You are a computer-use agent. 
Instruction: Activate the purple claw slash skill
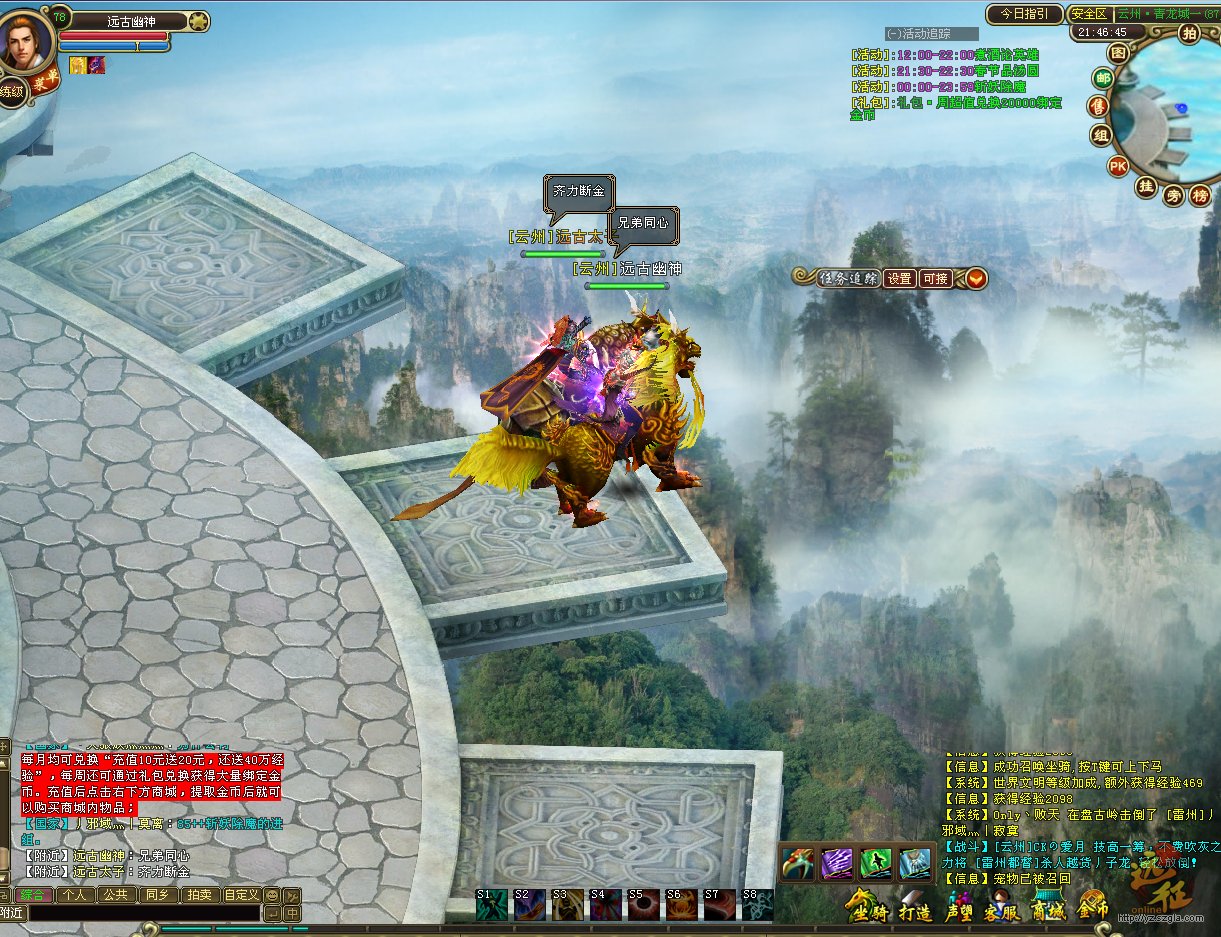tap(837, 863)
